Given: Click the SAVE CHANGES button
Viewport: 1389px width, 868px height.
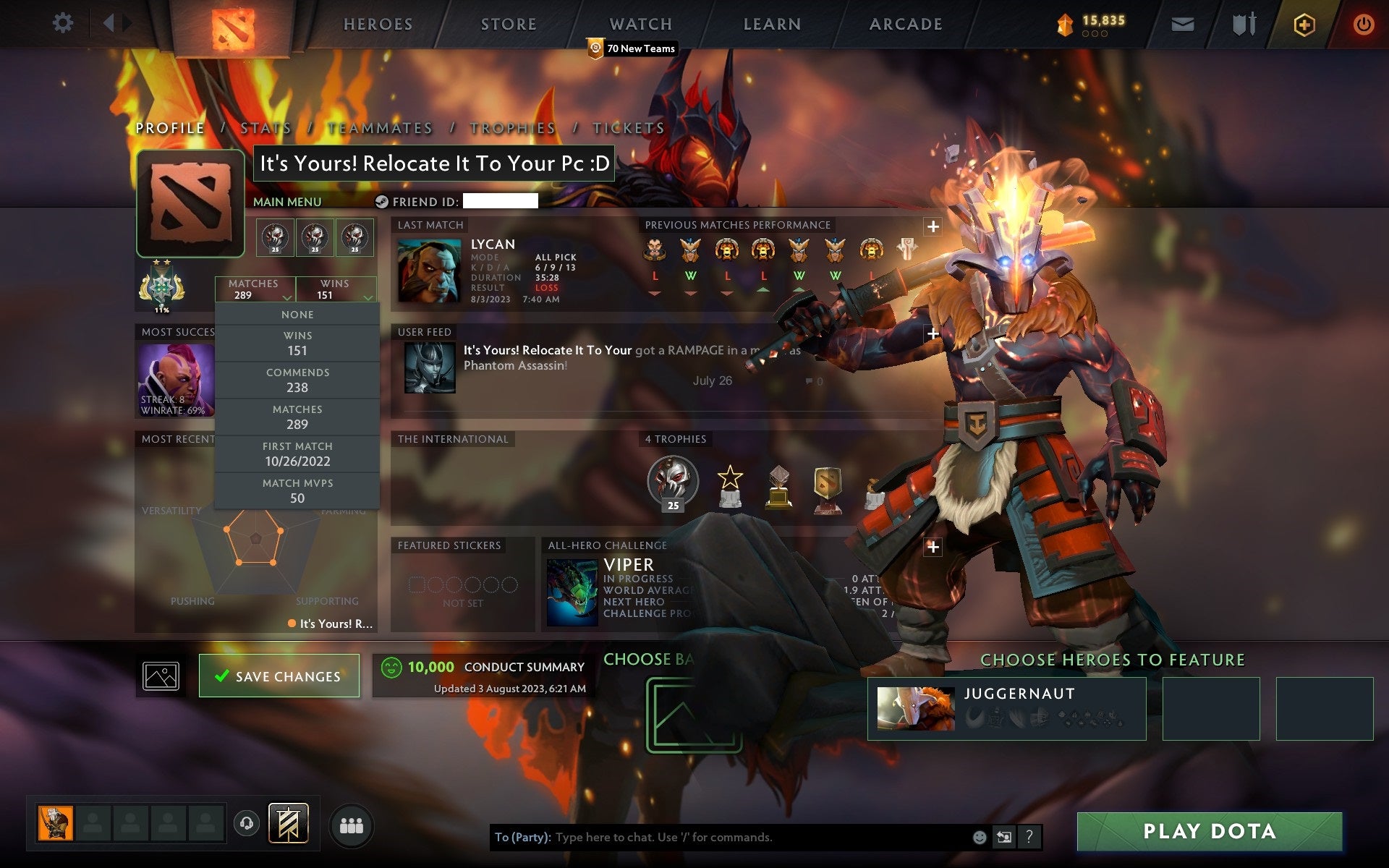Looking at the screenshot, I should click(x=279, y=676).
